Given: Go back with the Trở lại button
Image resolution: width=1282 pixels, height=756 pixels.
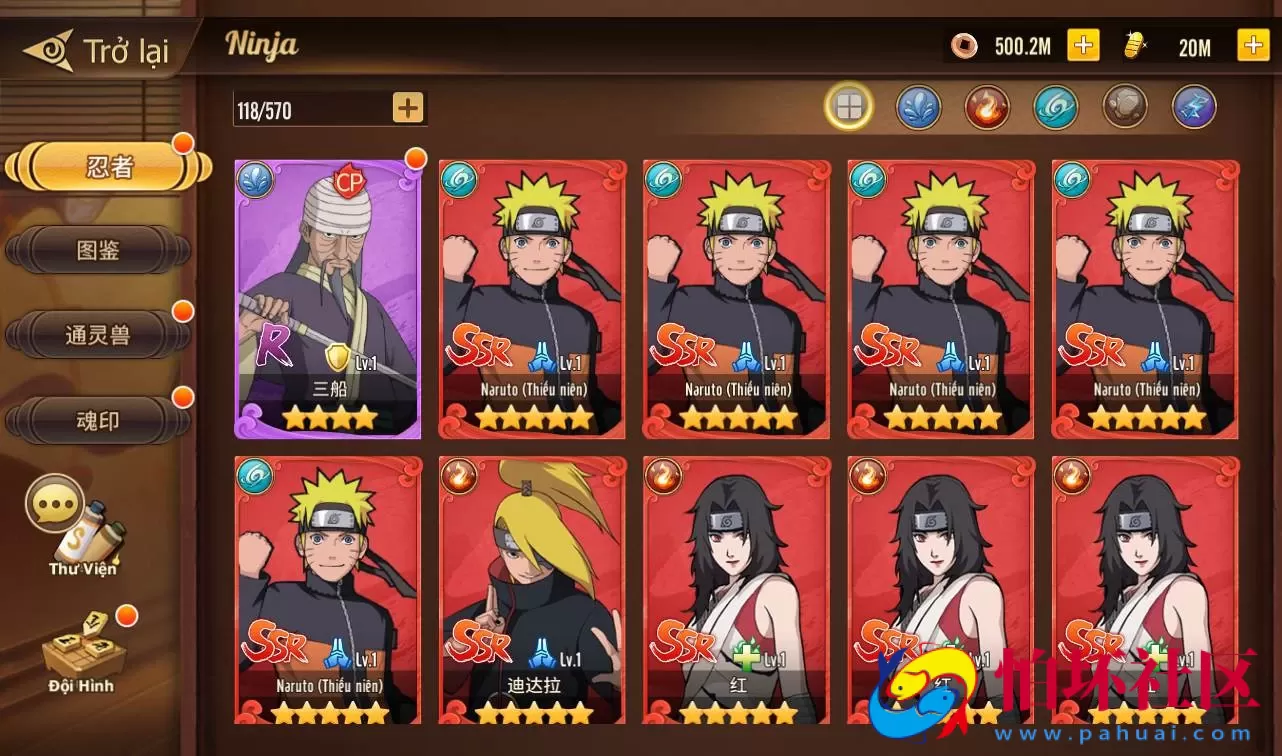Looking at the screenshot, I should point(98,50).
